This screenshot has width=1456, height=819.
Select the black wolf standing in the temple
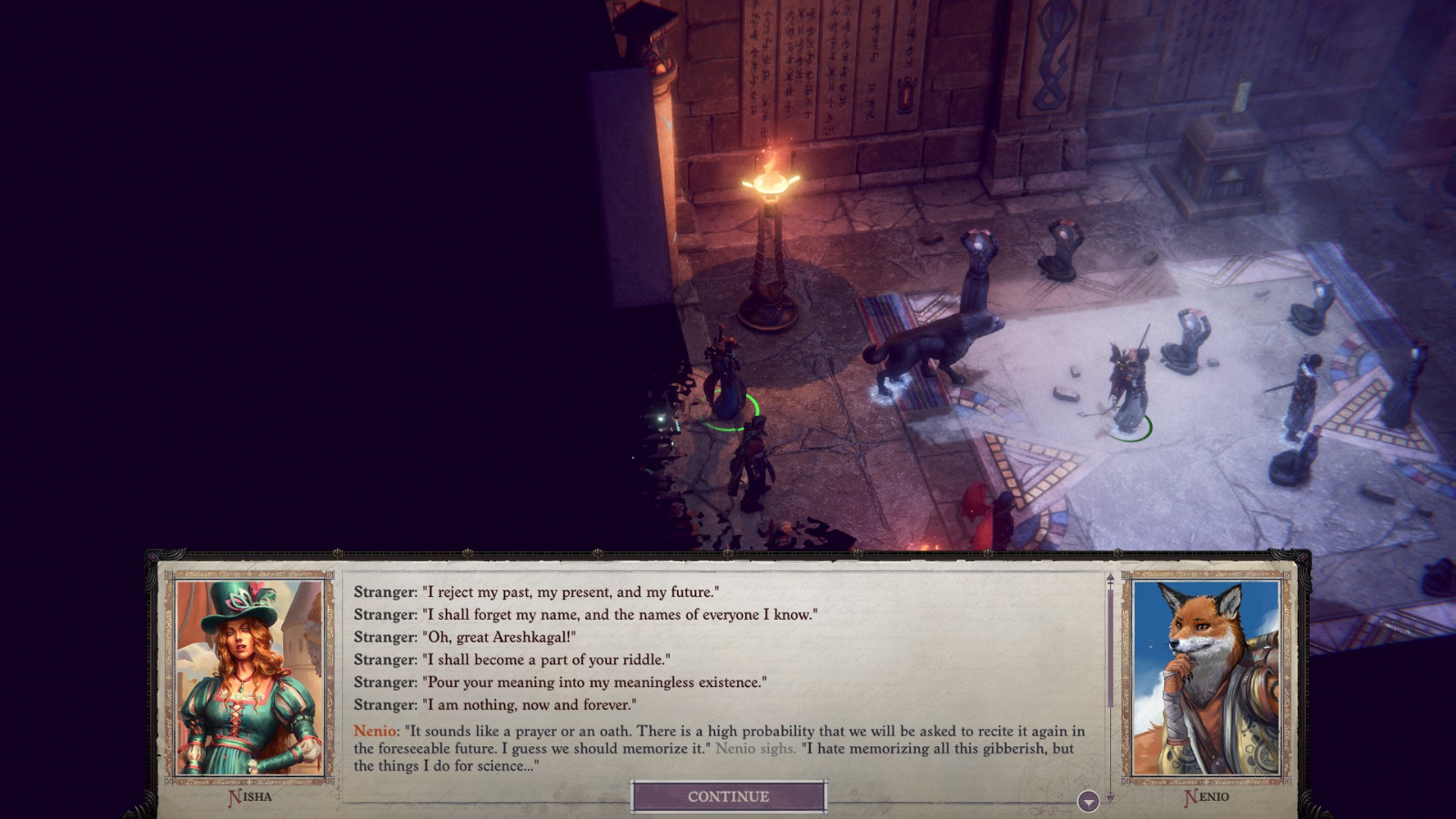[x=937, y=346]
